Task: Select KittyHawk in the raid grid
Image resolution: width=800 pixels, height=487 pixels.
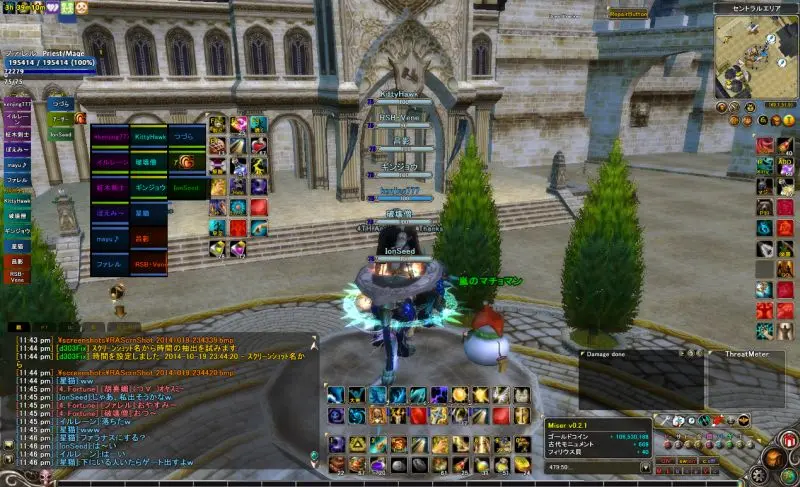Action: 150,136
